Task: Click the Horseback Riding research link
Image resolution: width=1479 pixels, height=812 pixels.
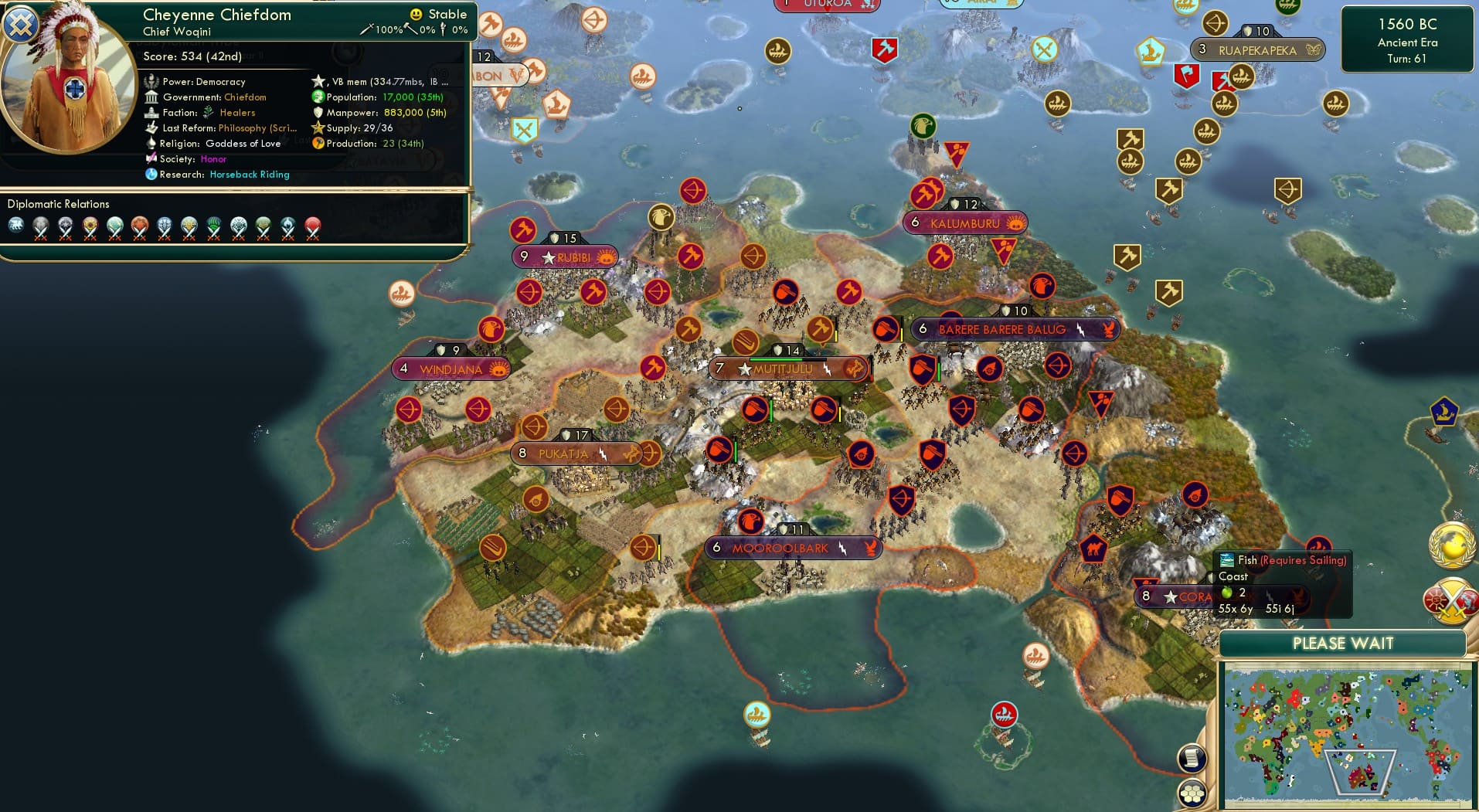Action: point(249,175)
